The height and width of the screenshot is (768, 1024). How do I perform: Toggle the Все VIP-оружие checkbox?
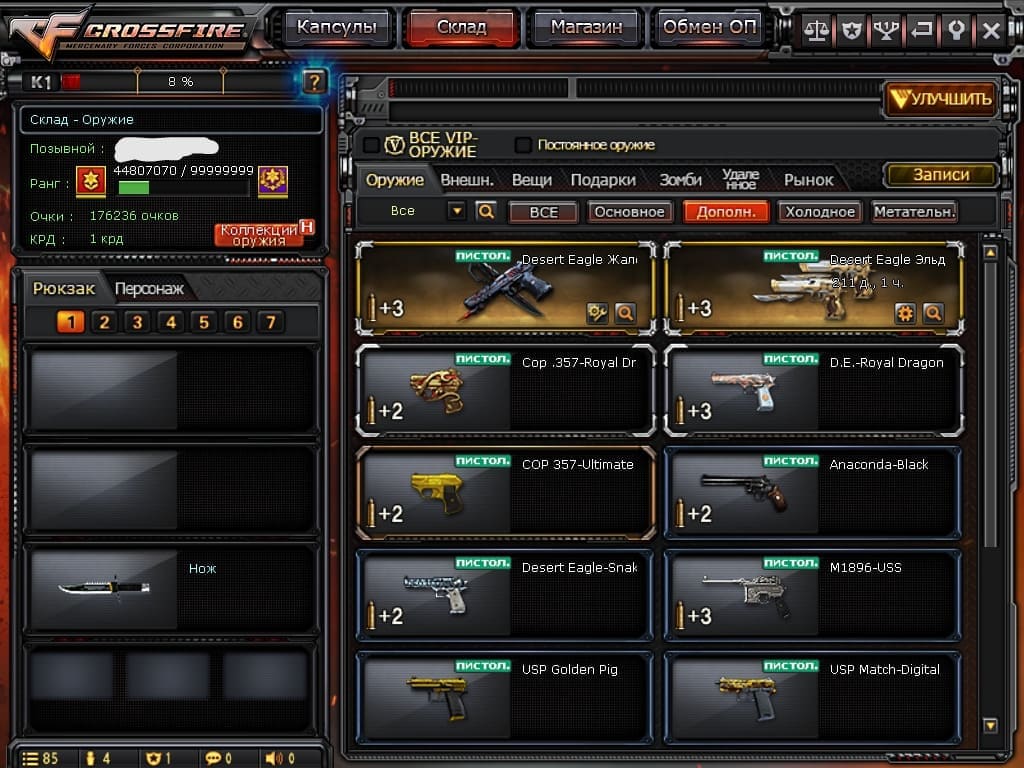click(x=371, y=145)
